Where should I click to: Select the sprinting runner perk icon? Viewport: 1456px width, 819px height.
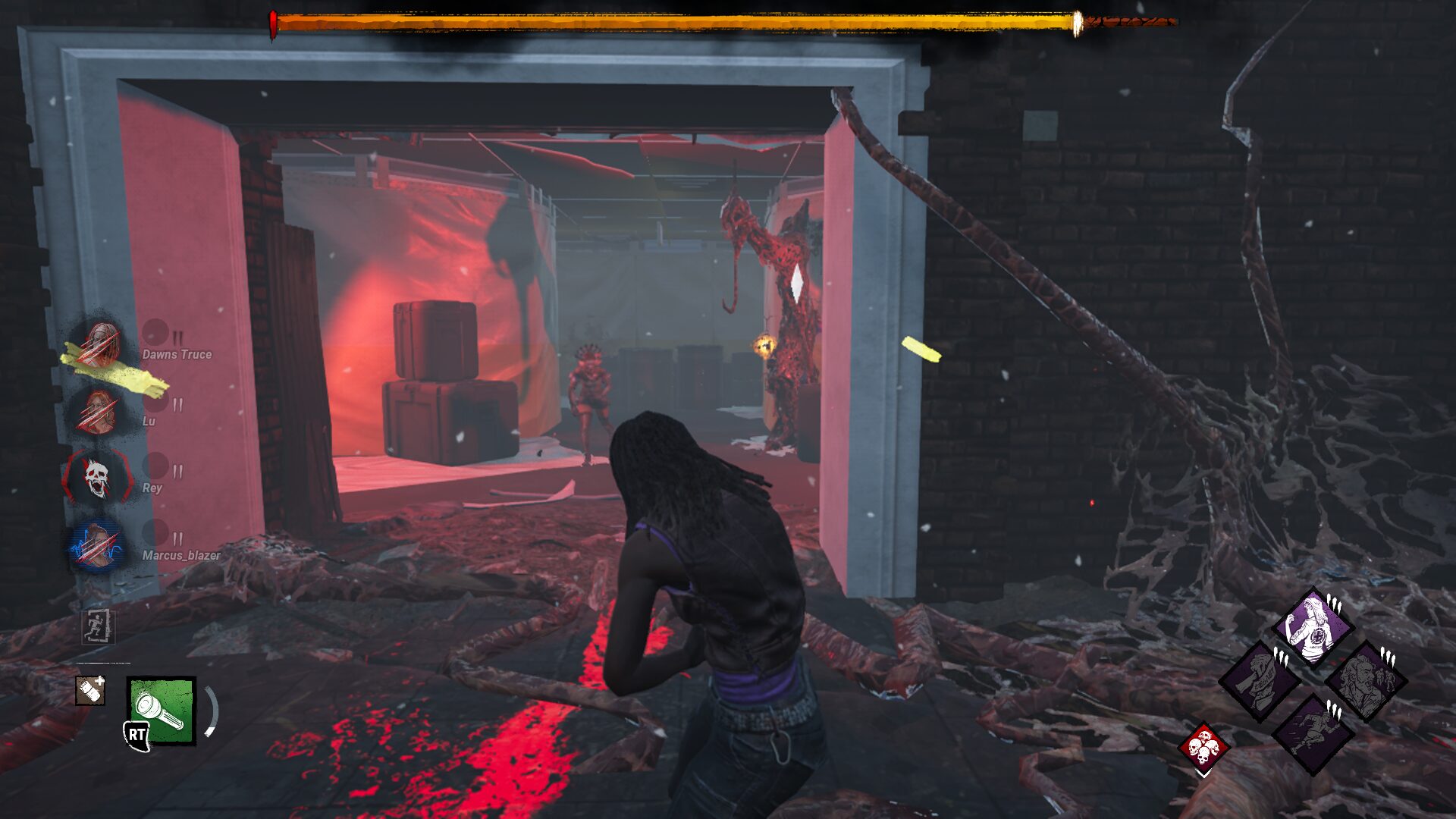point(1313,733)
